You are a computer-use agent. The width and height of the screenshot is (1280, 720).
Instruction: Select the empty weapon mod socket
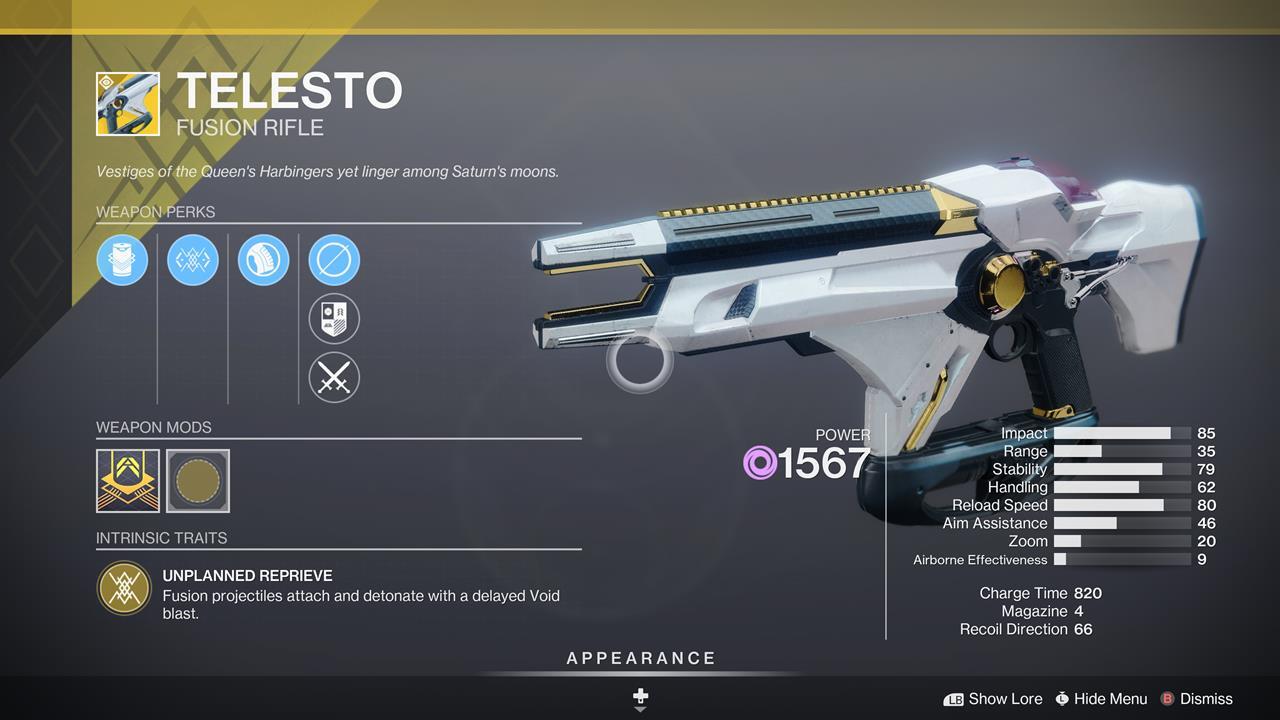tap(198, 481)
